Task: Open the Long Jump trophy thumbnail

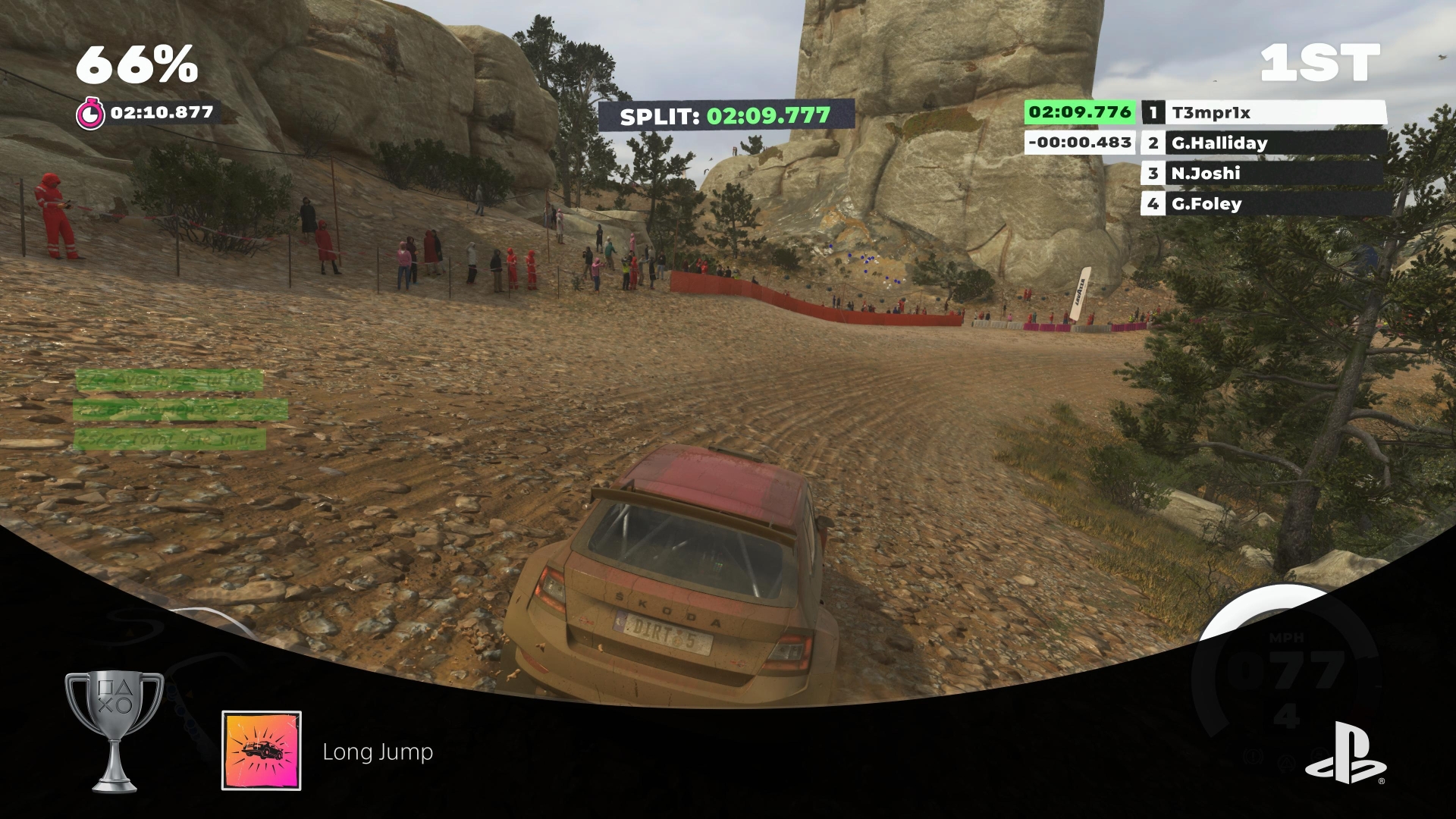Action: (262, 751)
